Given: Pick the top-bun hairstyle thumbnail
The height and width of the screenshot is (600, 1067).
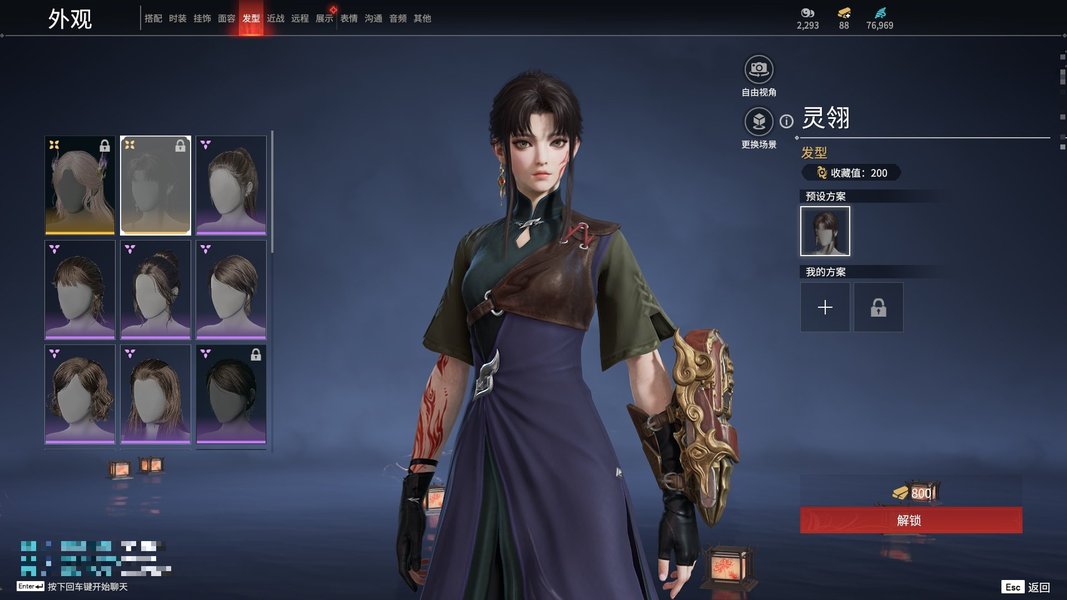Looking at the screenshot, I should pos(155,289).
